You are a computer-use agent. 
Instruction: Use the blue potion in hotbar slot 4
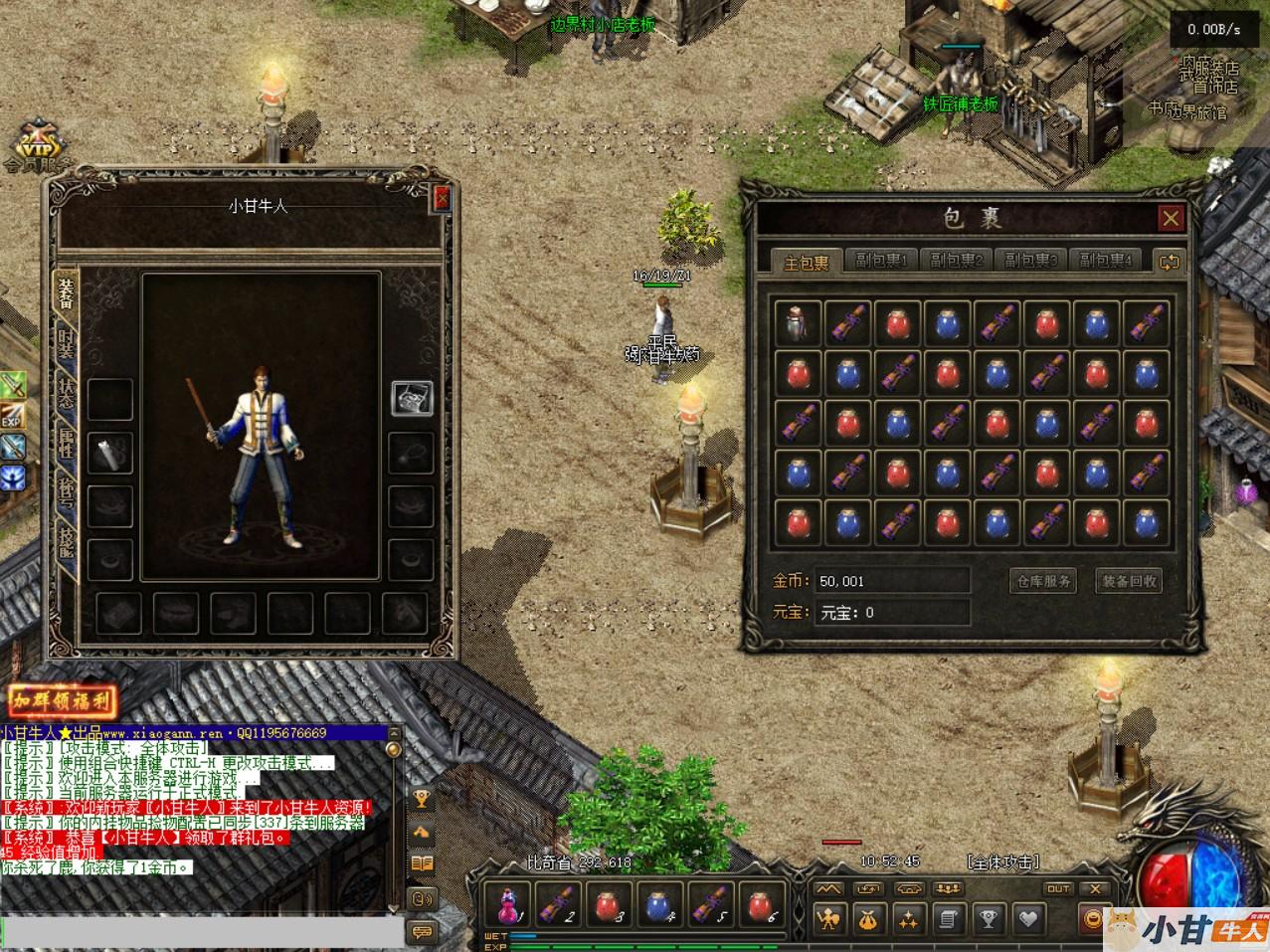(660, 904)
